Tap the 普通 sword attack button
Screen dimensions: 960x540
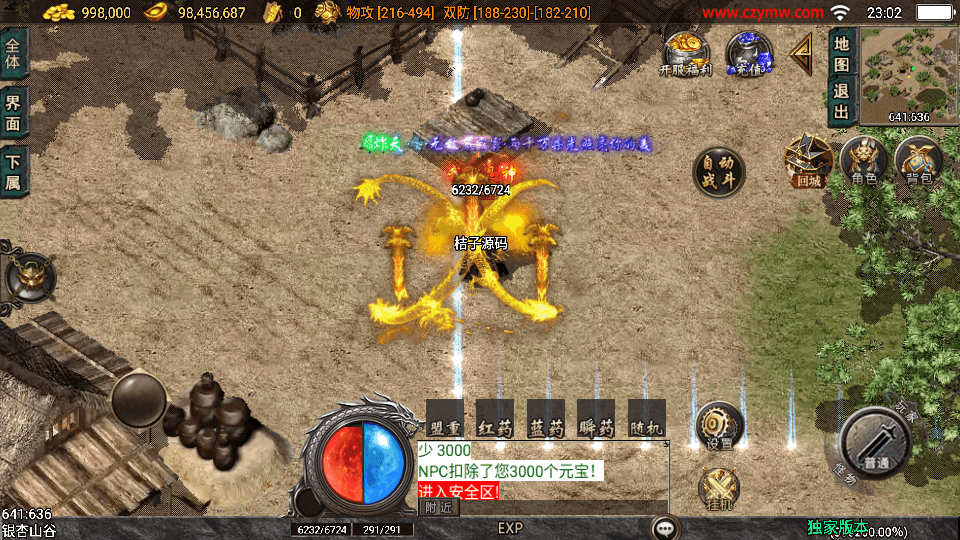click(876, 443)
